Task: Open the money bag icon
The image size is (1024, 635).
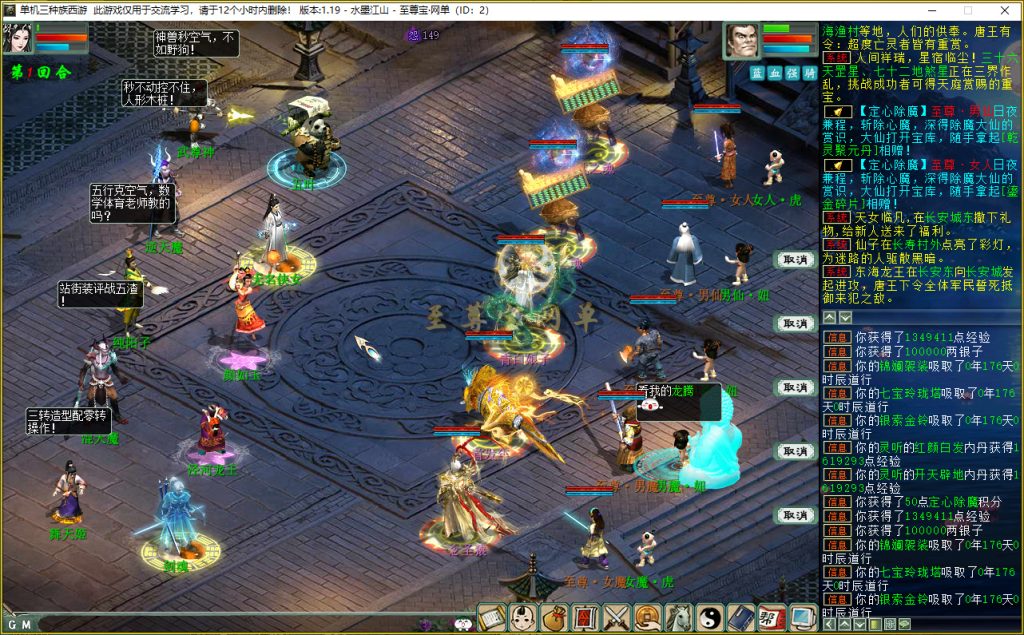Action: point(553,617)
